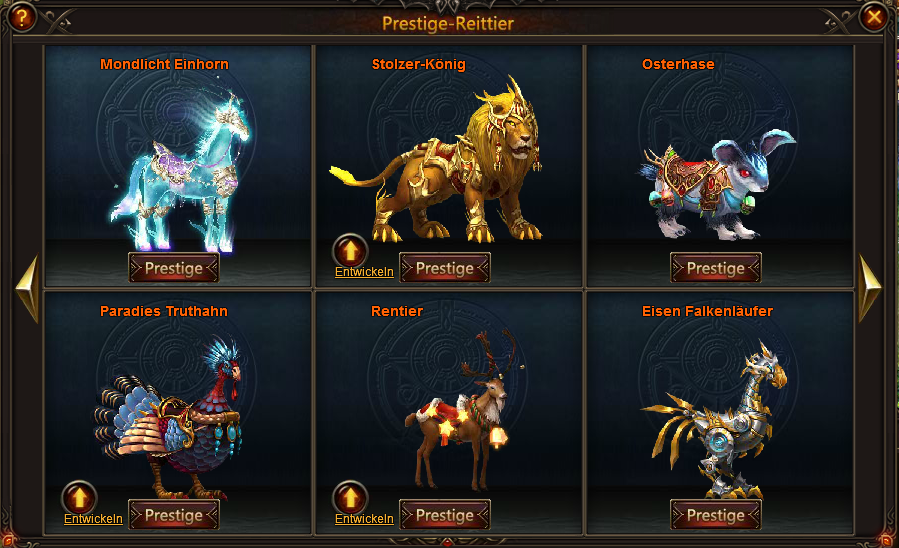This screenshot has height=548, width=899.
Task: Click Prestige for Rentier
Action: (445, 515)
